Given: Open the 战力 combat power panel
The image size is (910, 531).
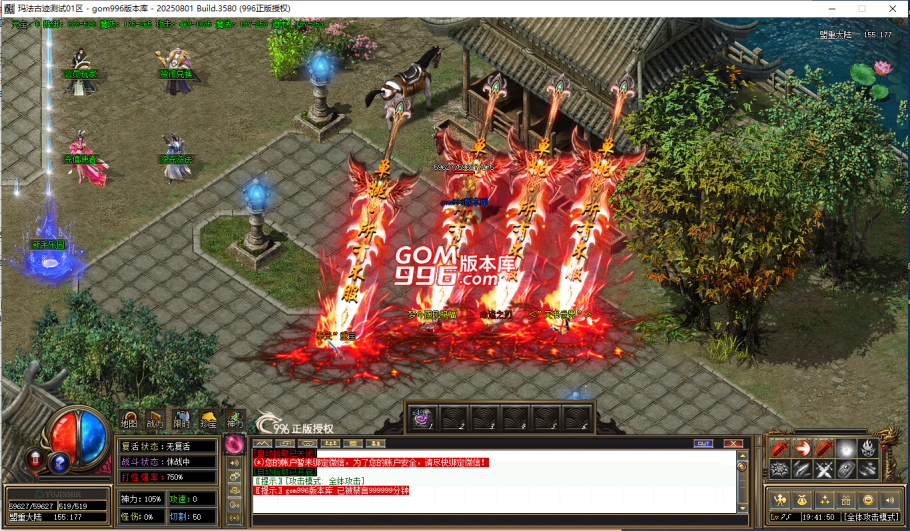Looking at the screenshot, I should [156, 421].
